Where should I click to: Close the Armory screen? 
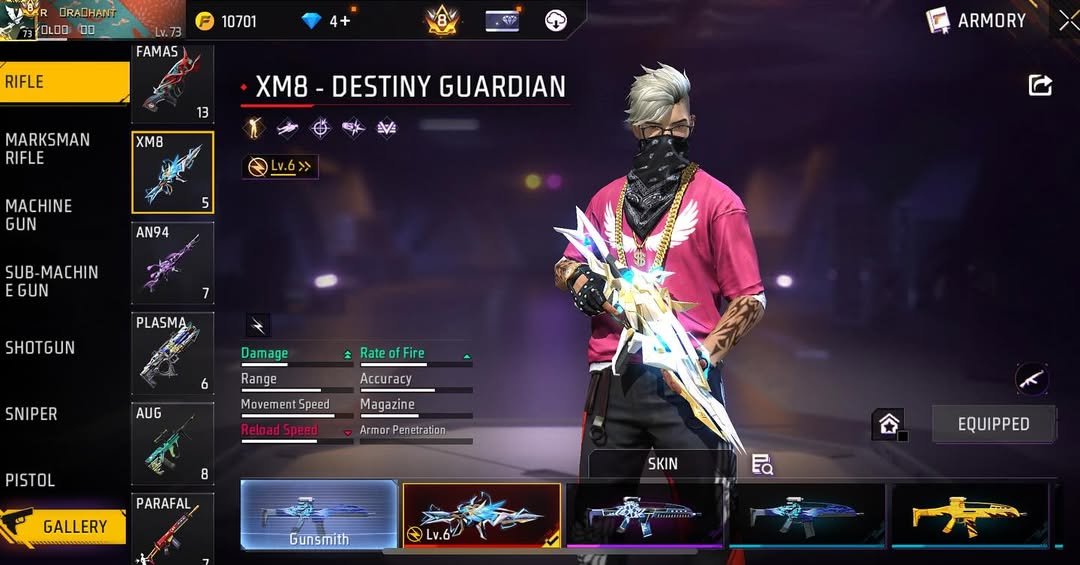(x=1067, y=20)
